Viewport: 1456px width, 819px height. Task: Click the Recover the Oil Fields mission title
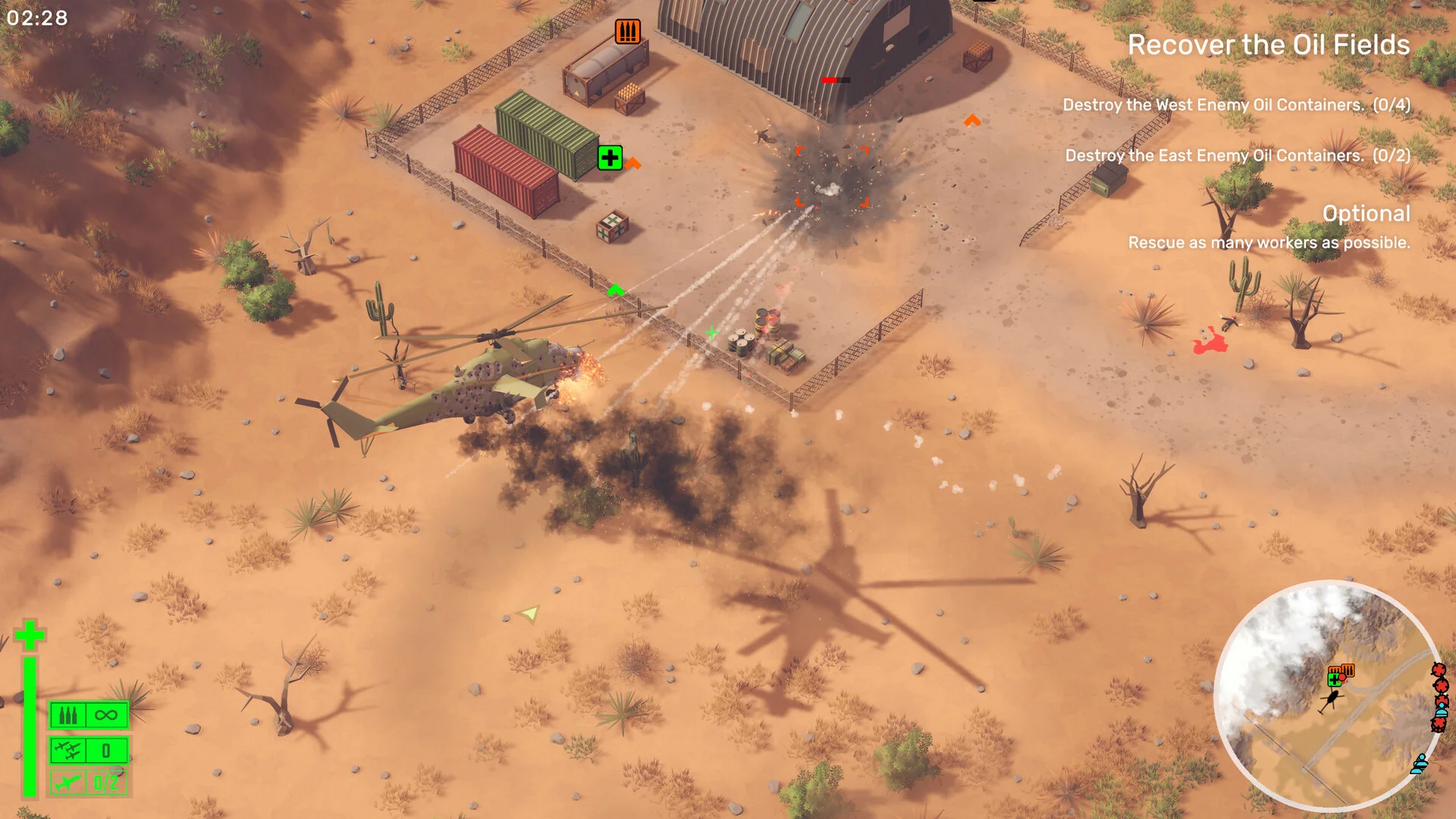coord(1268,45)
